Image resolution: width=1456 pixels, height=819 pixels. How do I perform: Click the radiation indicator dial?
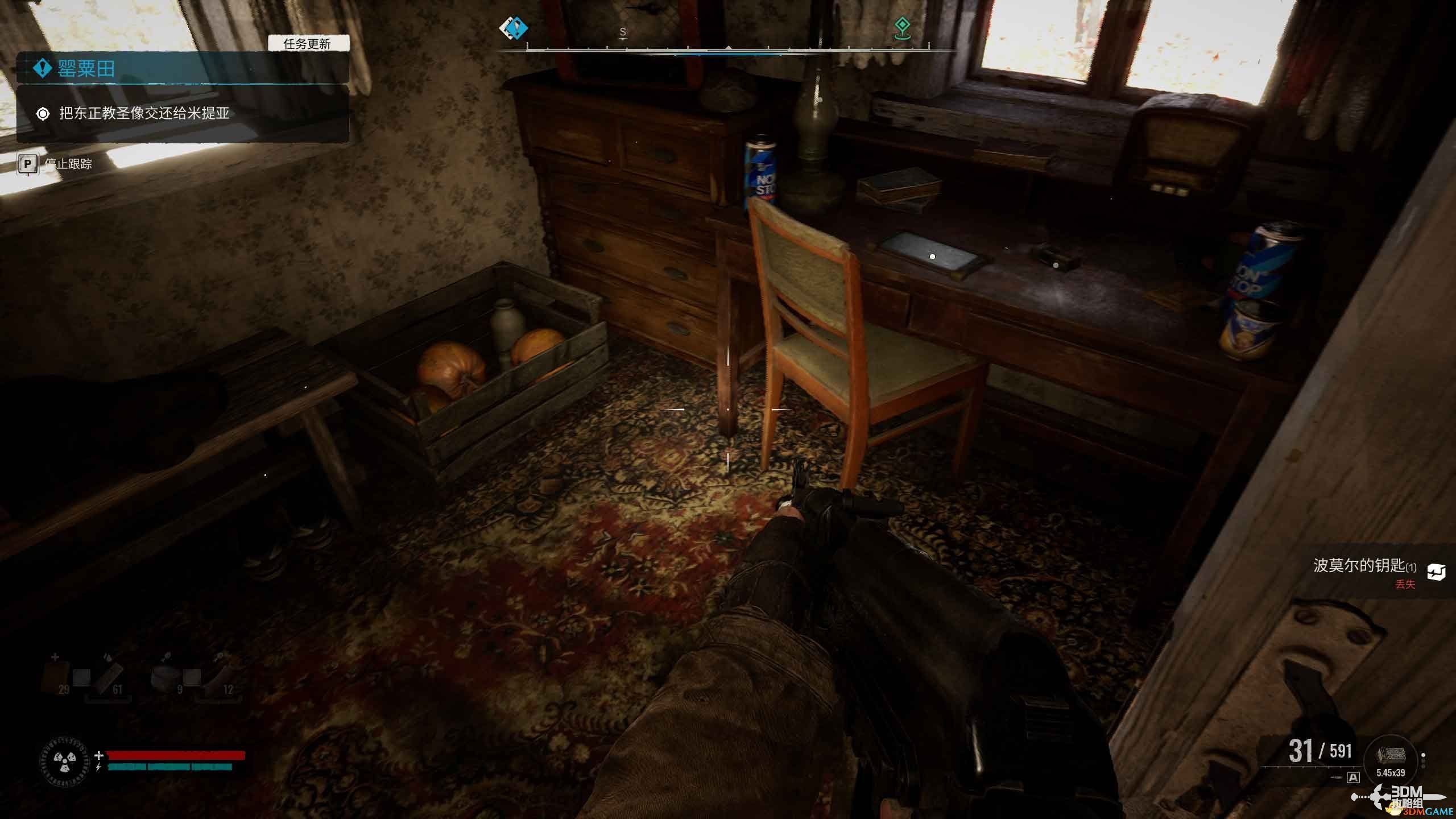pyautogui.click(x=63, y=761)
